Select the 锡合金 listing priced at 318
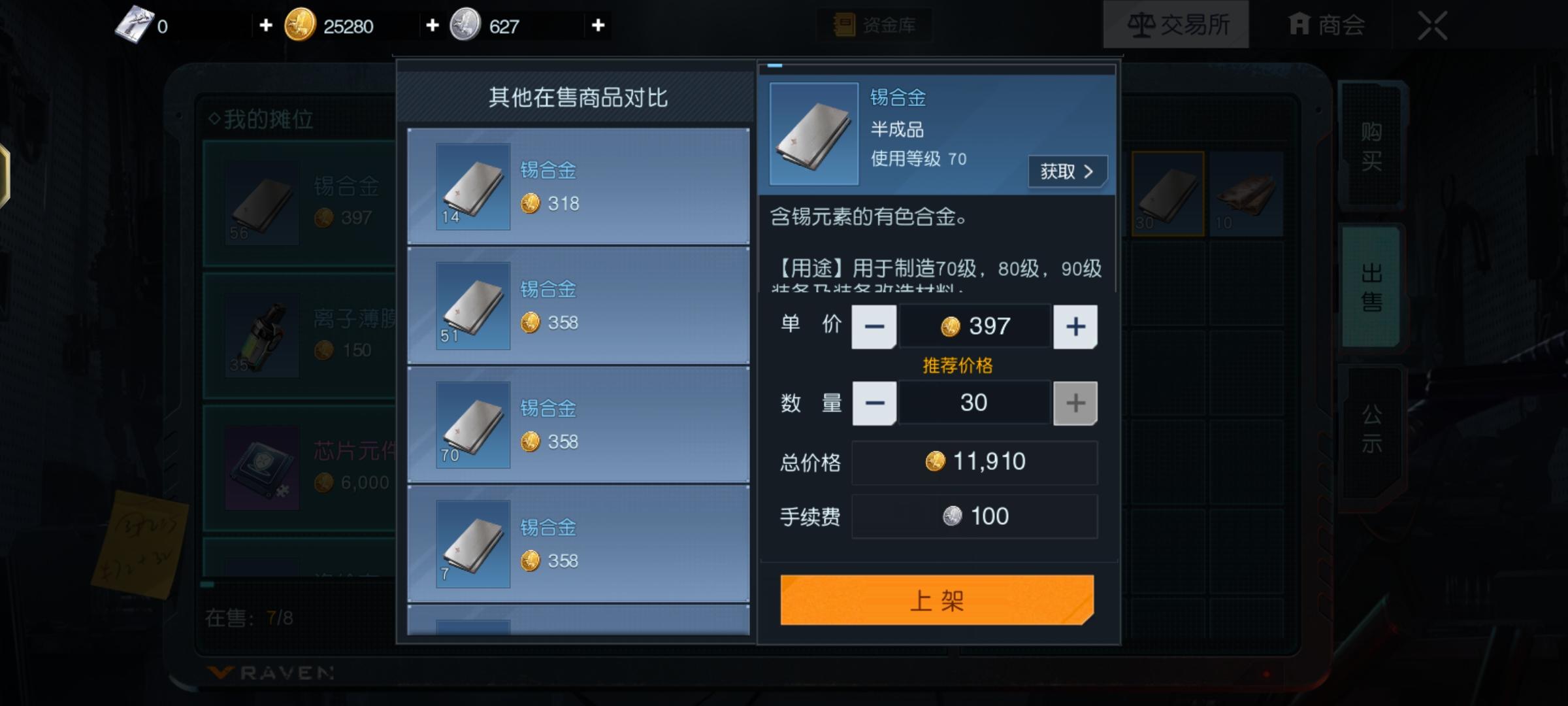The image size is (1568, 706). 578,186
